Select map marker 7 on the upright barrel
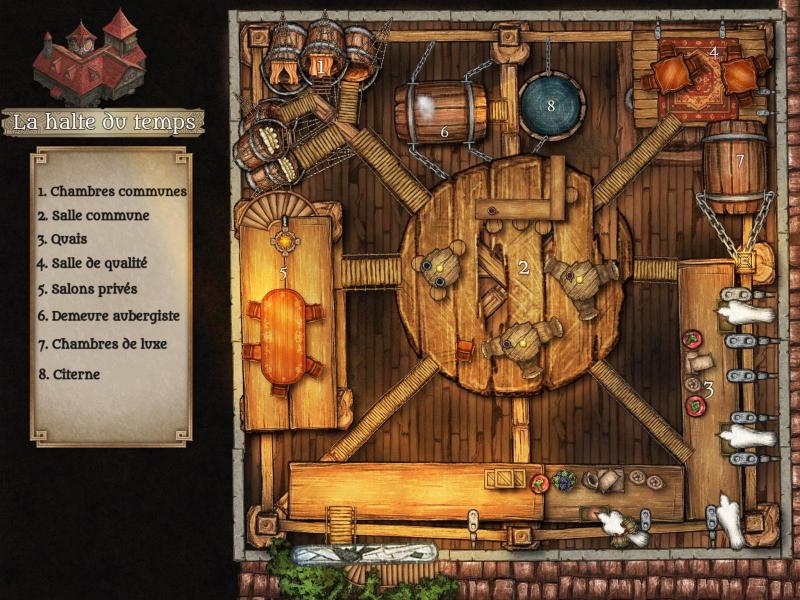The image size is (800, 600). point(740,160)
